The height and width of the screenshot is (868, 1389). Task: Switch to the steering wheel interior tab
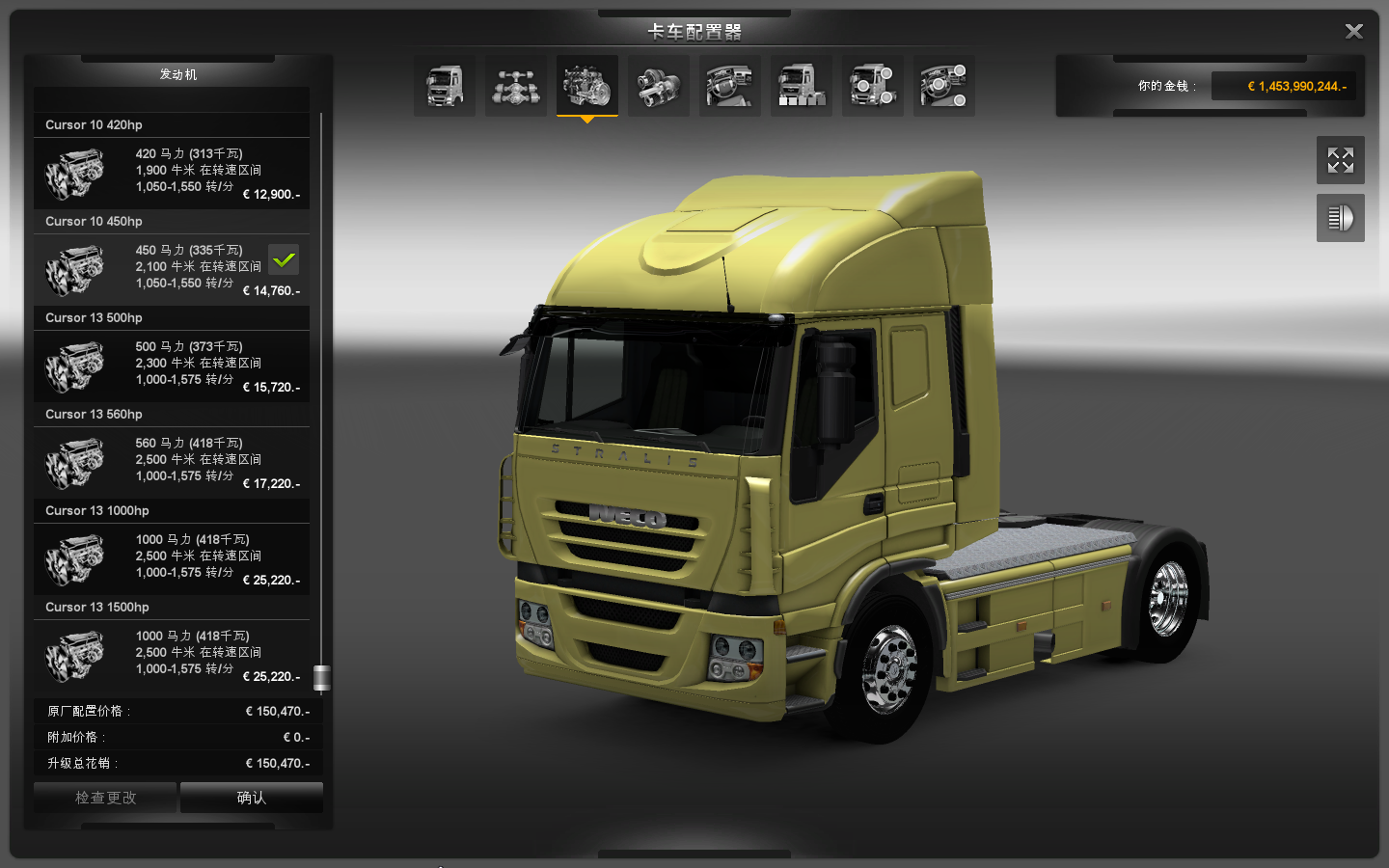(730, 86)
